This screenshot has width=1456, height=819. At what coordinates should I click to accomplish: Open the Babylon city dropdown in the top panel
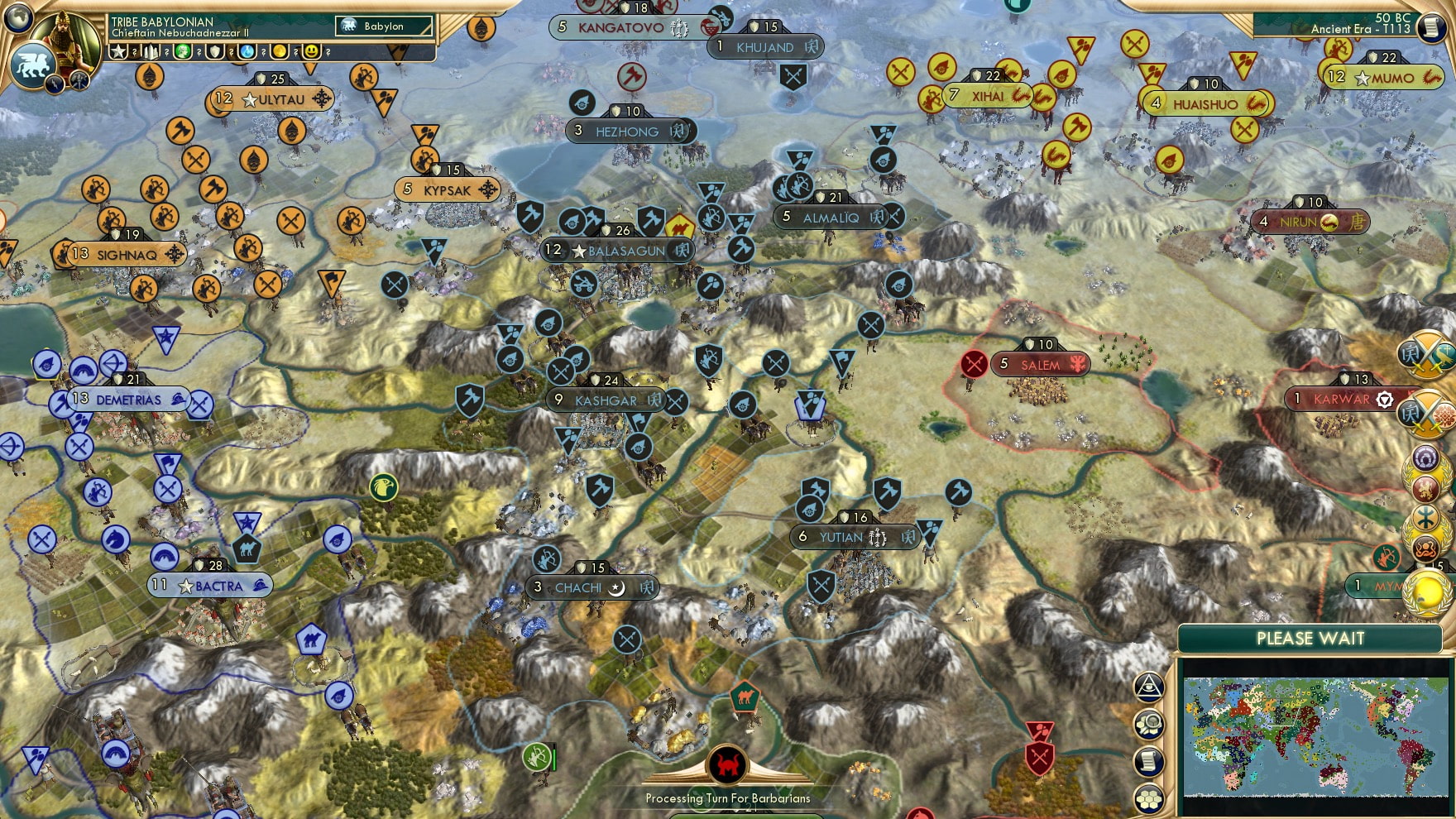tap(383, 26)
